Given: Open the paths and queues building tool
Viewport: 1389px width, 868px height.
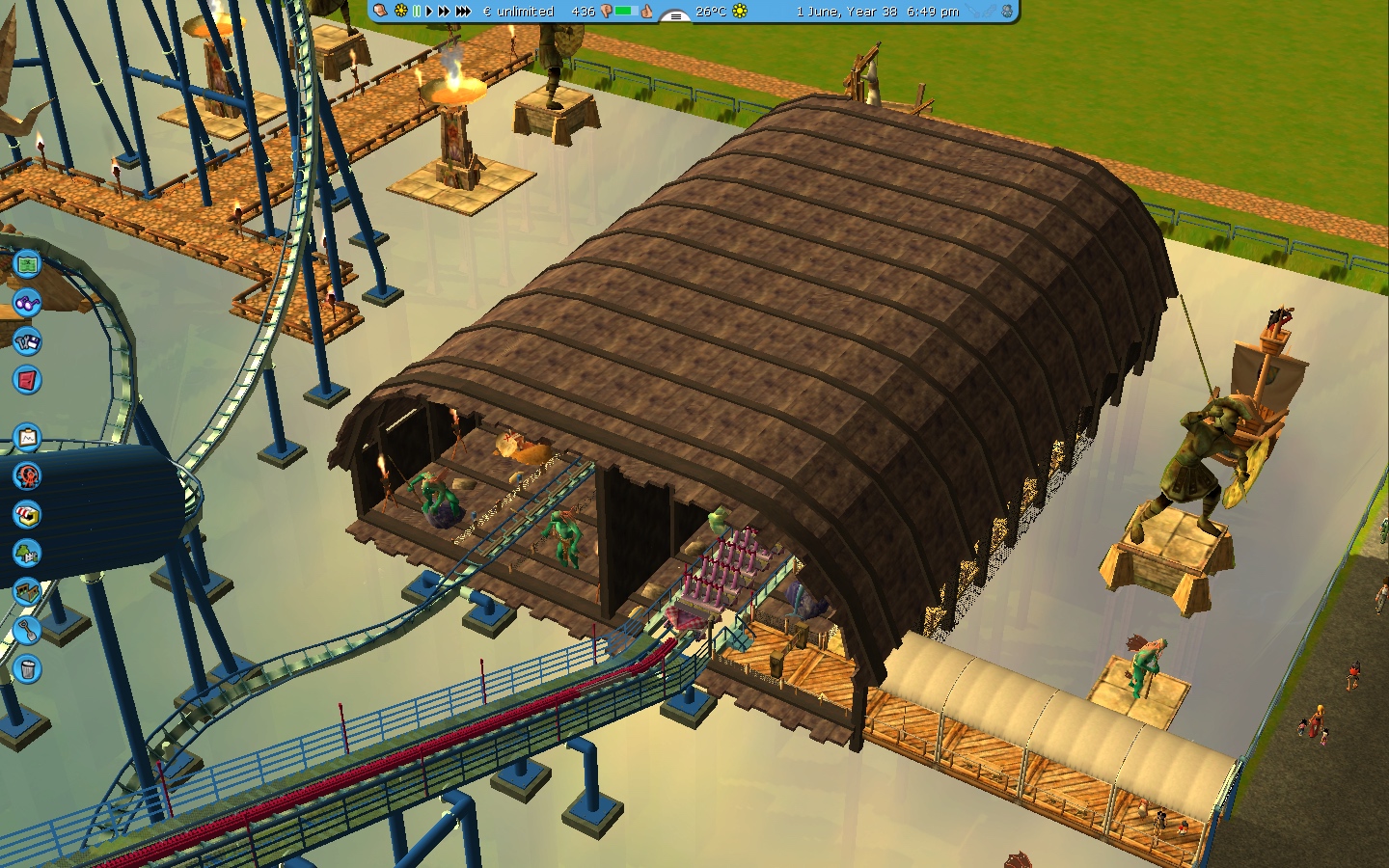Looking at the screenshot, I should [27, 591].
